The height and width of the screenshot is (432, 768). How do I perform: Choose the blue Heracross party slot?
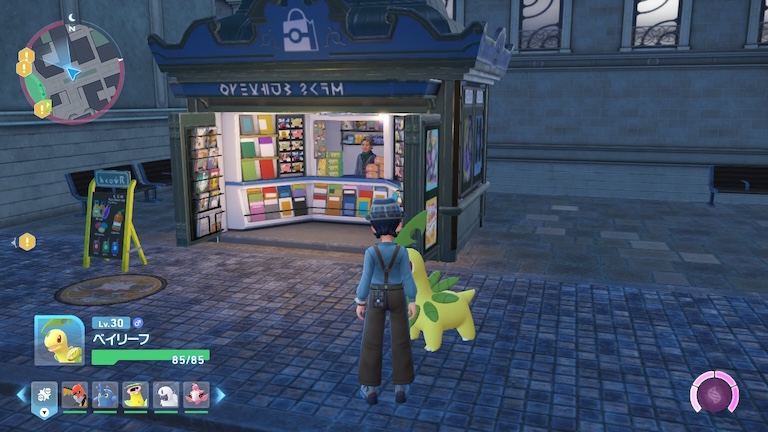105,395
